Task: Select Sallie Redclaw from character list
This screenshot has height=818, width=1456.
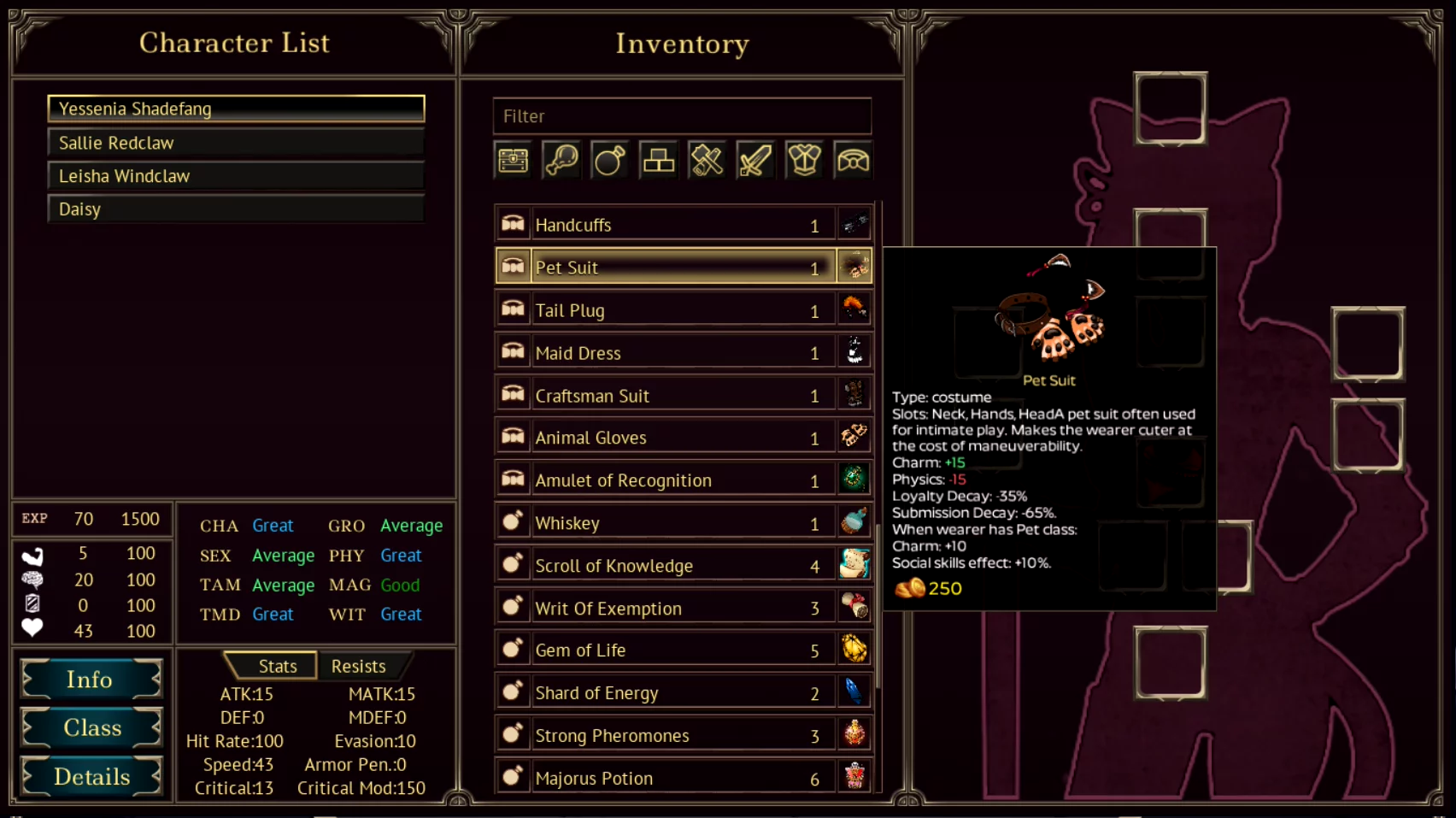Action: [x=236, y=143]
